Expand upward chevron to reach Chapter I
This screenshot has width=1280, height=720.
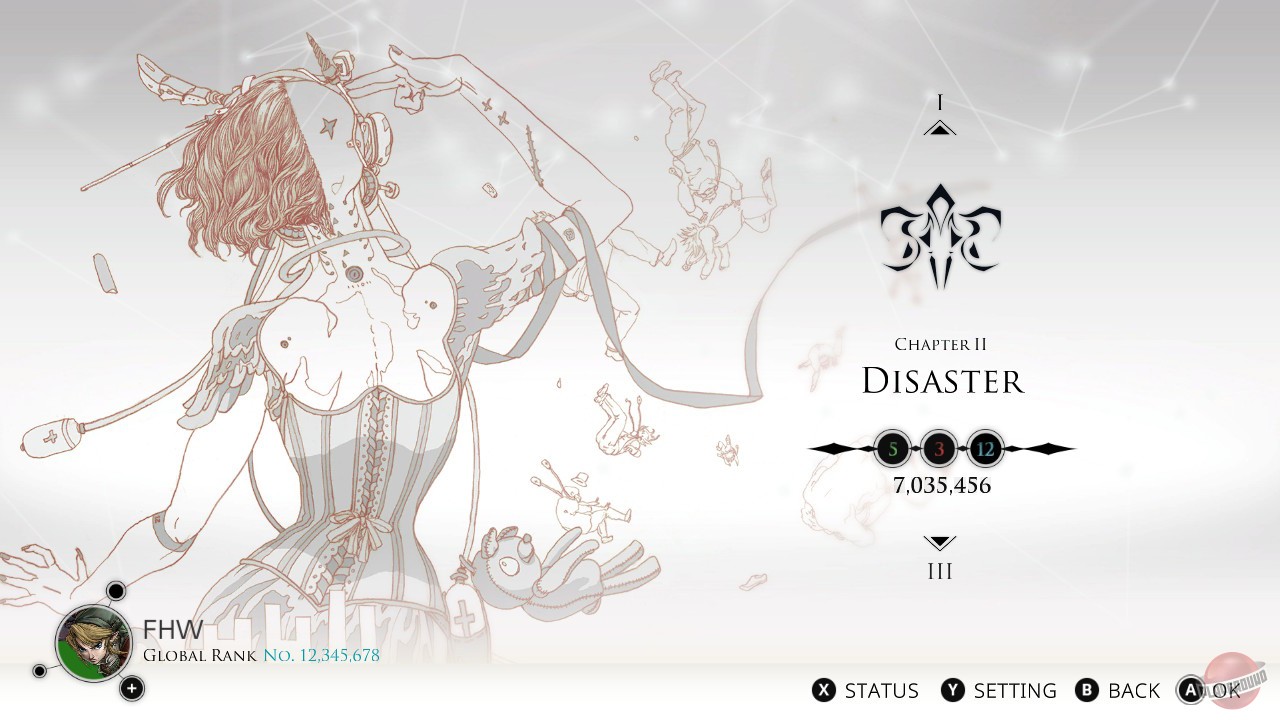tap(938, 128)
